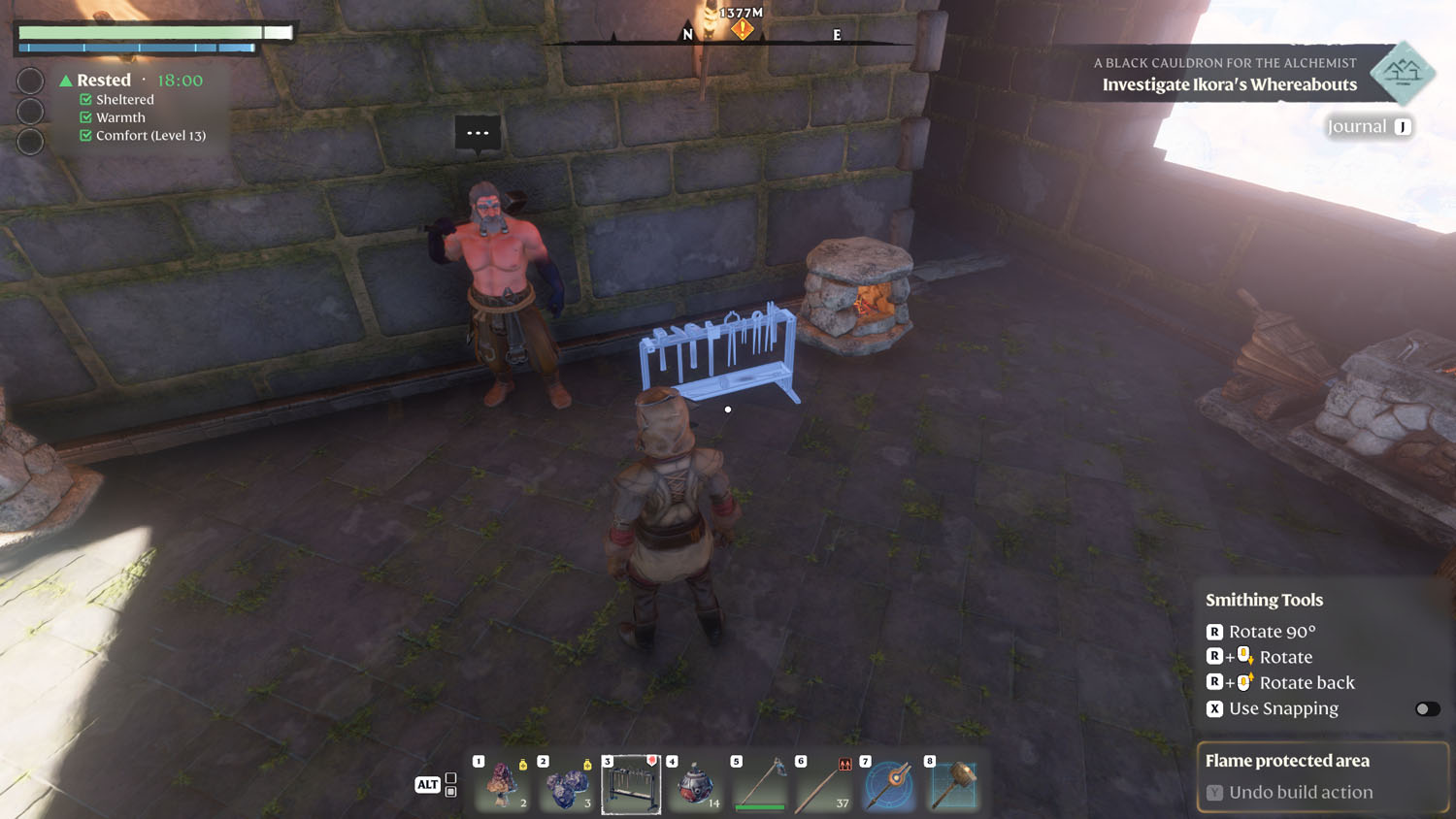This screenshot has height=819, width=1456.
Task: Click the Sheltered checkbox
Action: (x=84, y=99)
